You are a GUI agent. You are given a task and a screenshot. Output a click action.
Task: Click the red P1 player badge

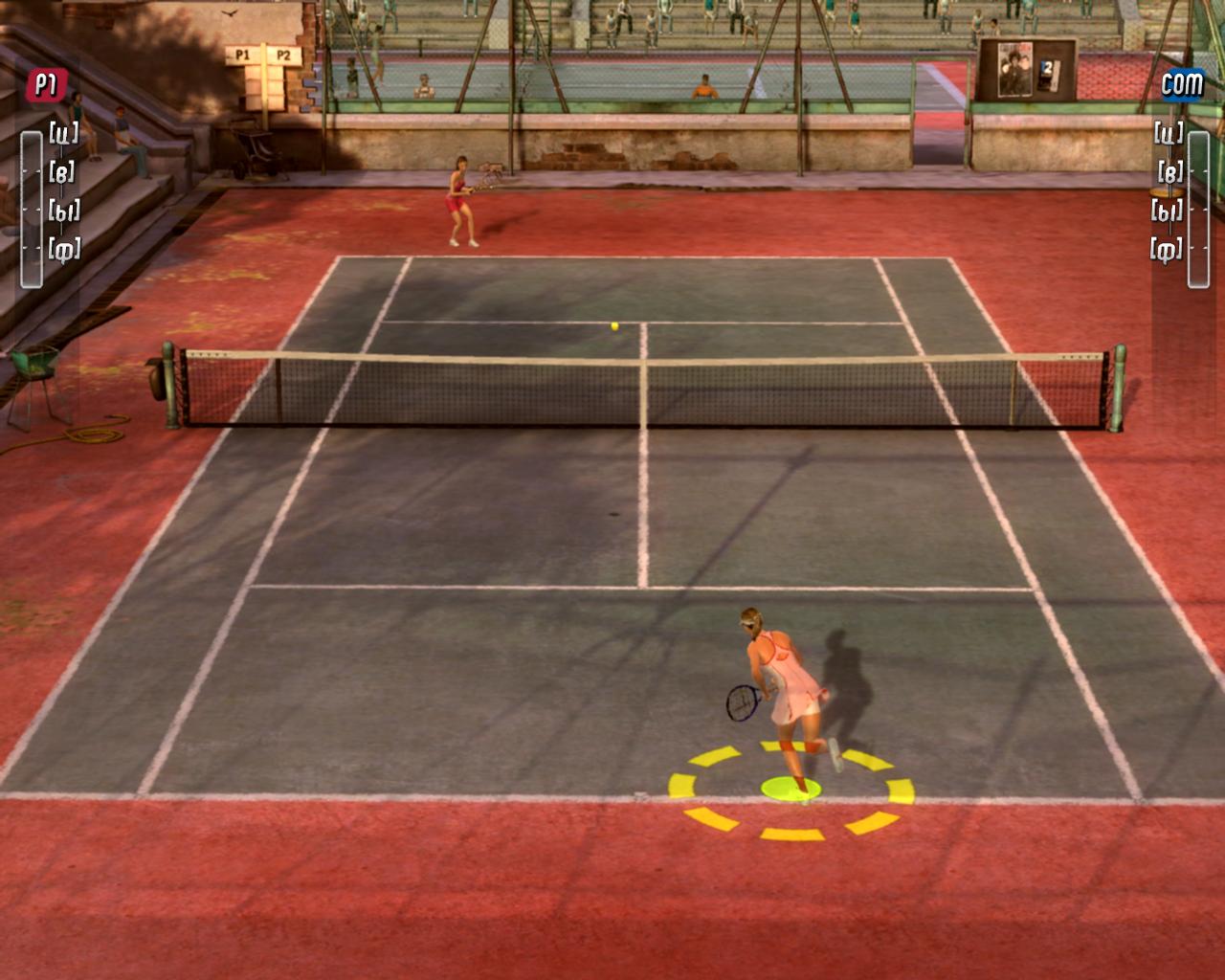46,85
